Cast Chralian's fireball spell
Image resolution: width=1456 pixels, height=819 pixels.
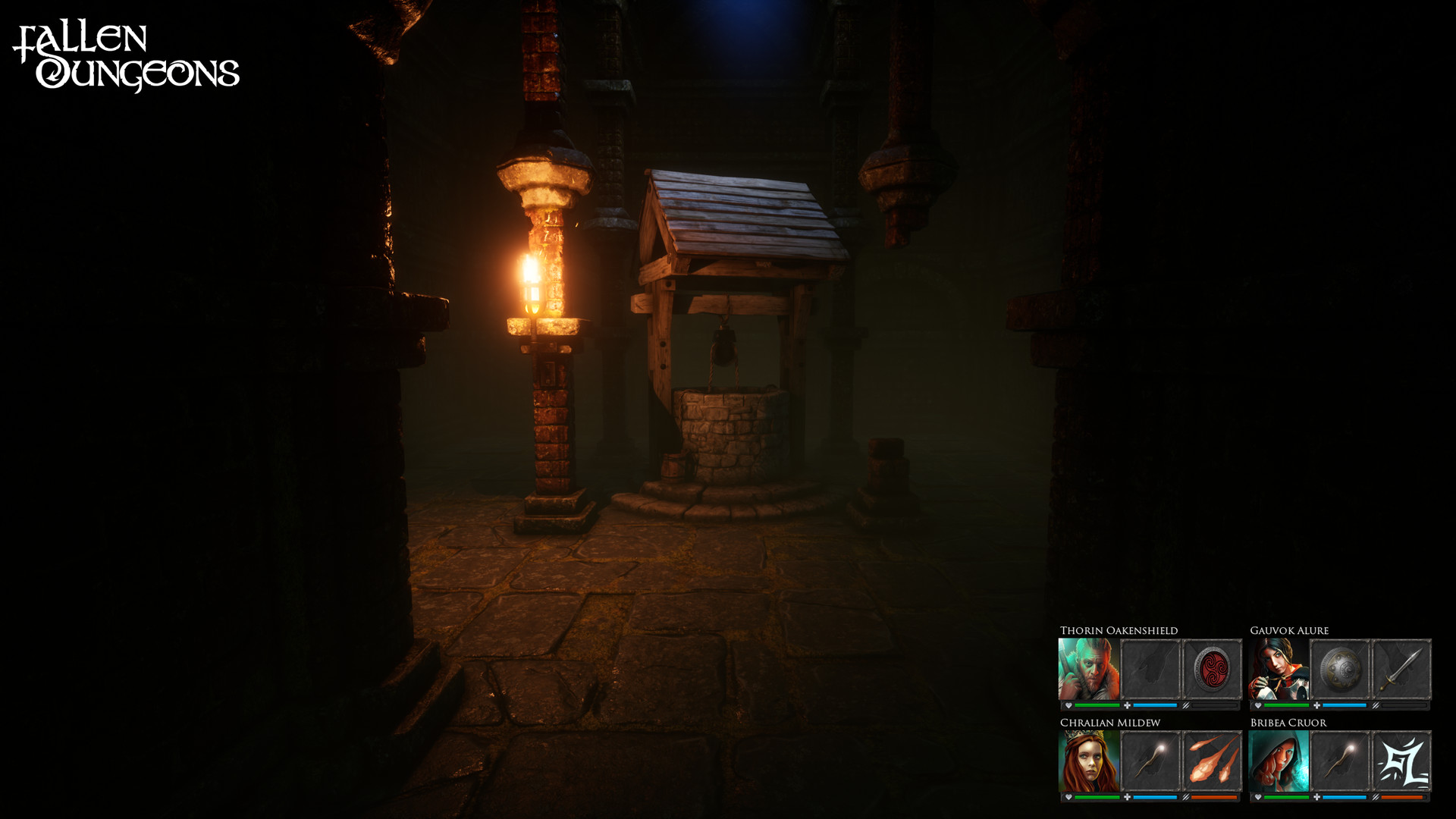[1212, 761]
